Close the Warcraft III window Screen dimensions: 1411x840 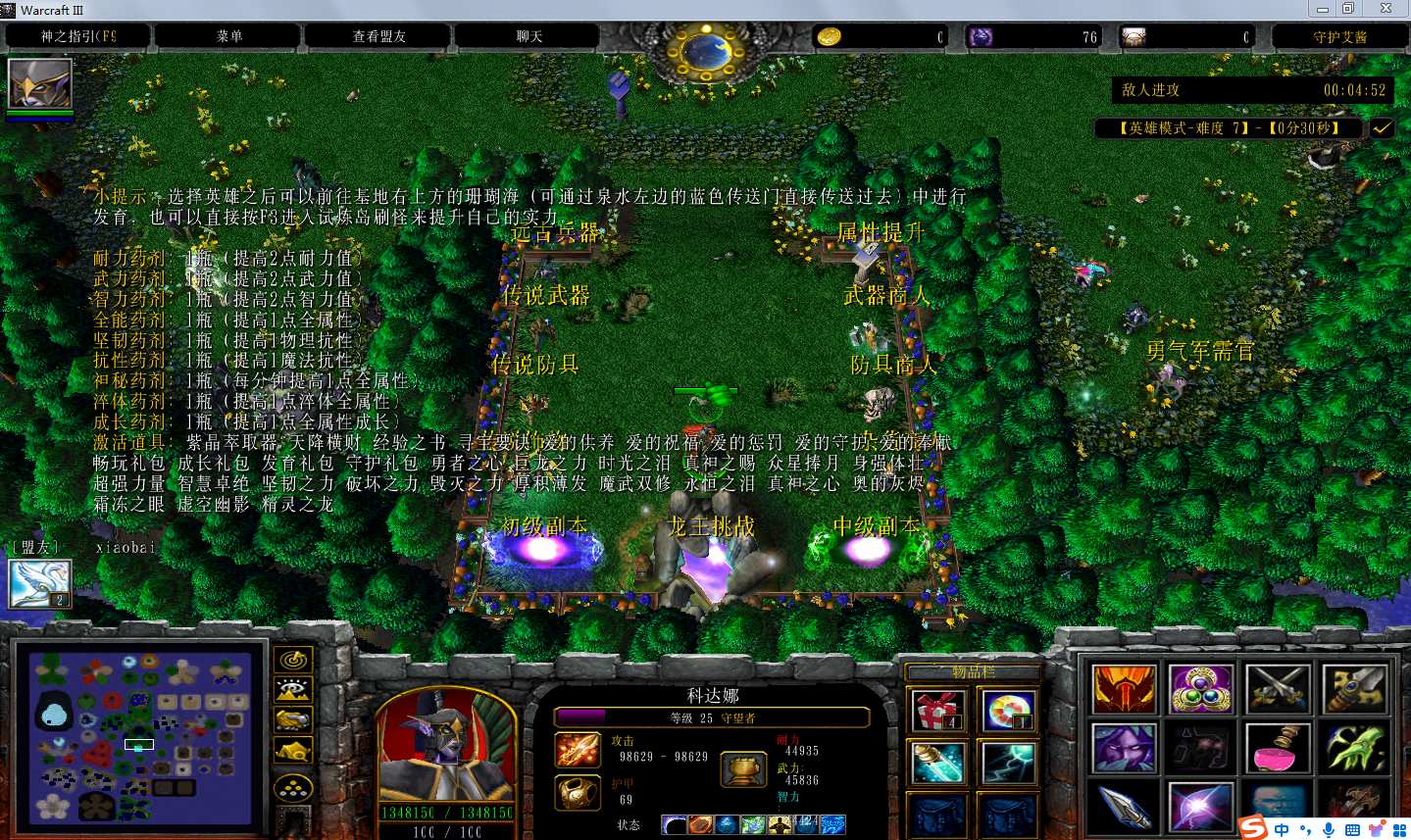point(1386,9)
